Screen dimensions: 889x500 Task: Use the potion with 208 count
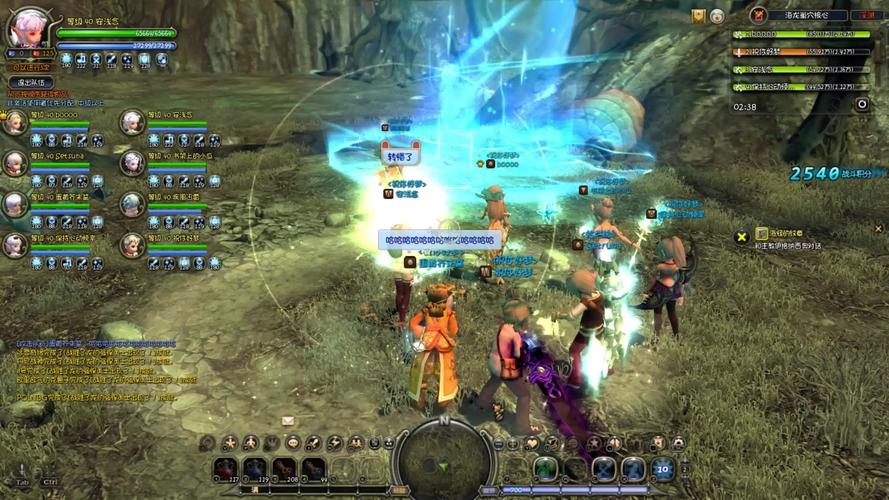285,468
